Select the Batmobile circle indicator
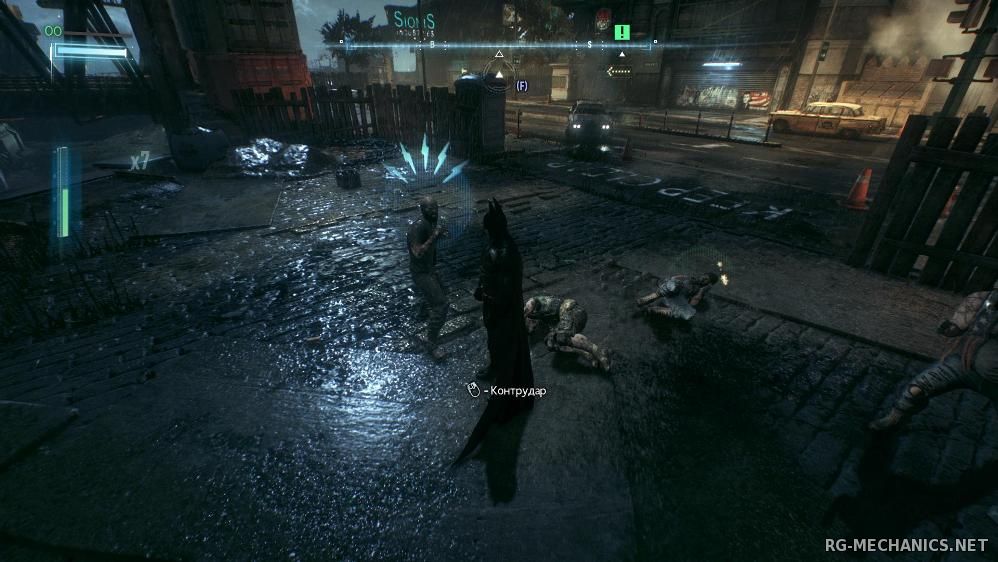This screenshot has height=562, width=998. [499, 73]
